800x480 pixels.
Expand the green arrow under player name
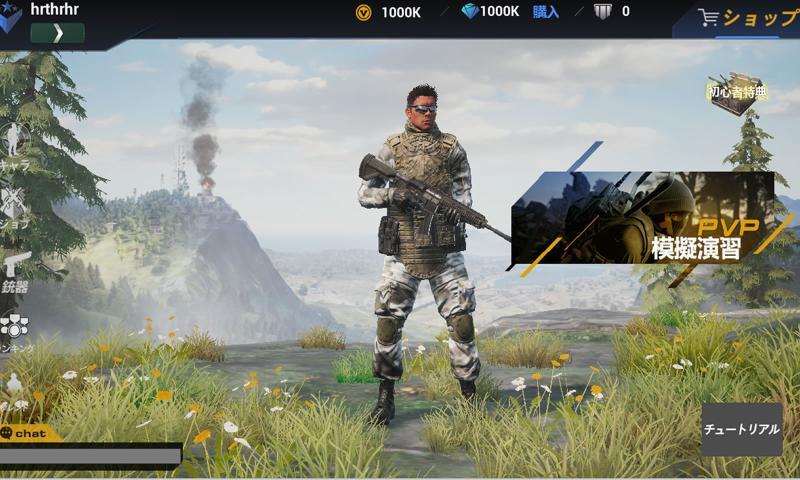click(57, 33)
